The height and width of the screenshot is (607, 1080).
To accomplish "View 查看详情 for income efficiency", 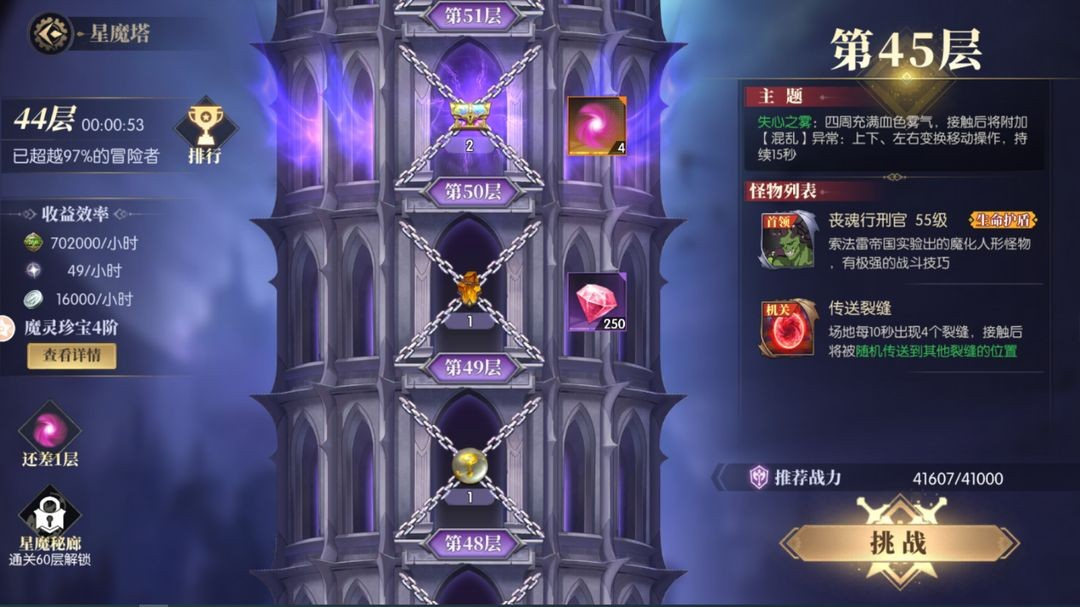I will (71, 356).
